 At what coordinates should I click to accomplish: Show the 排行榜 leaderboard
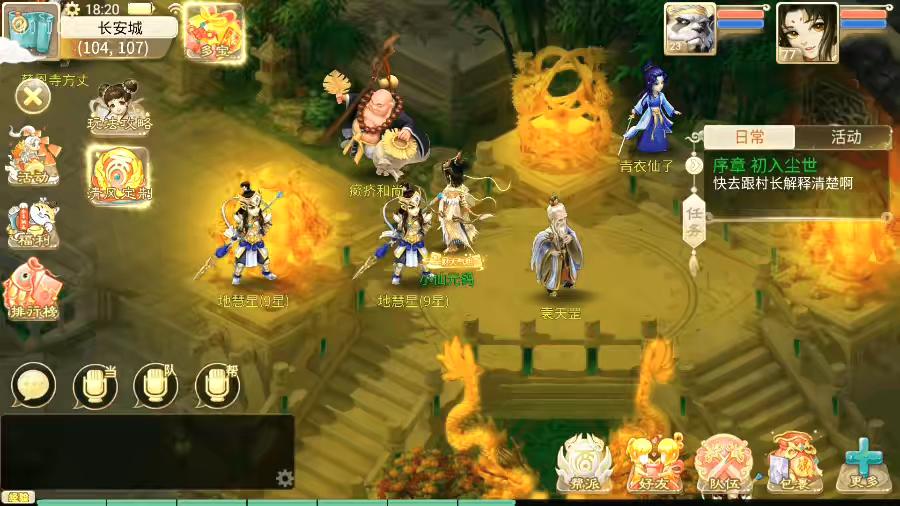pos(32,288)
